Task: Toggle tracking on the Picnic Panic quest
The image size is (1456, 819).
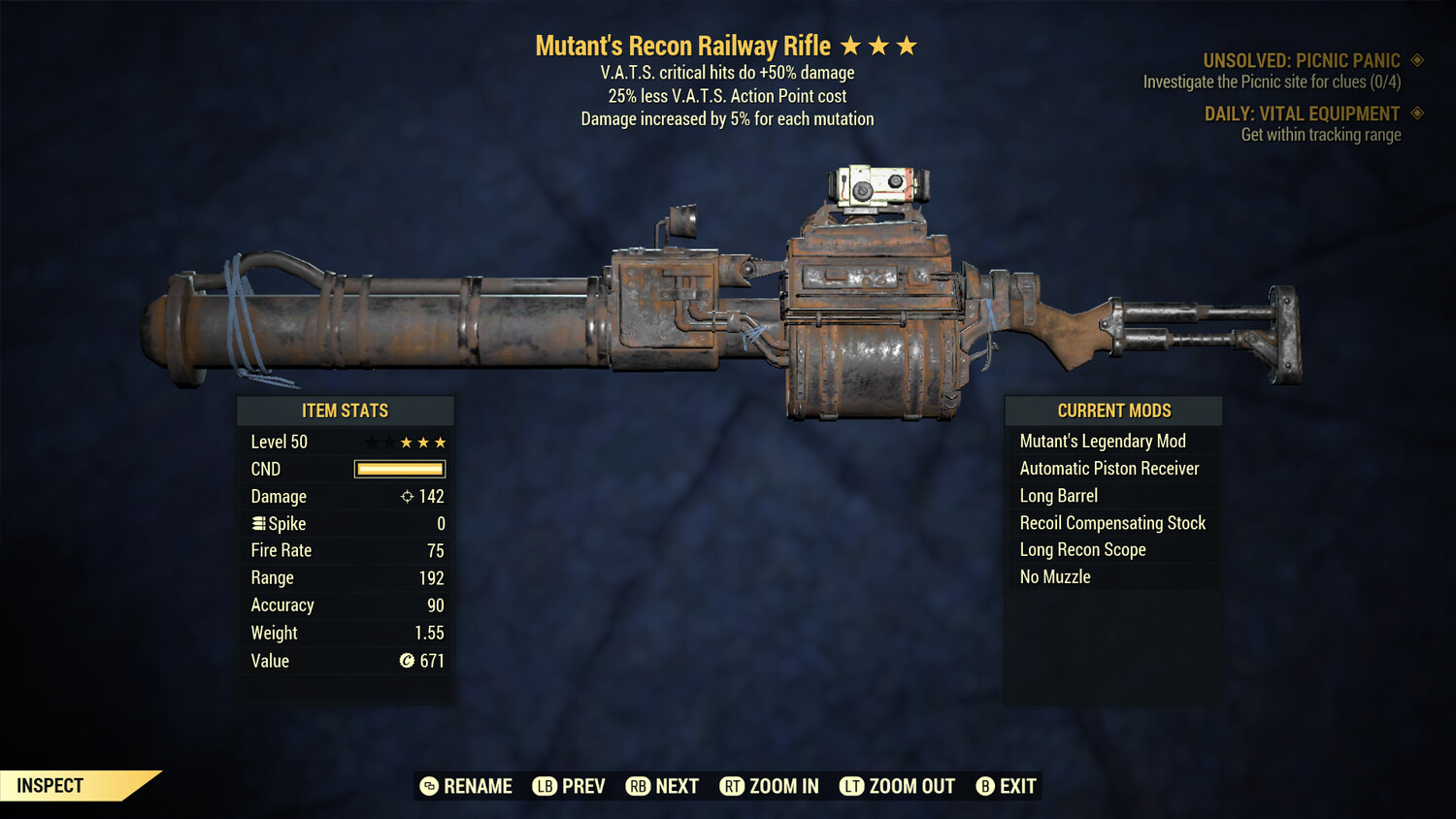Action: pyautogui.click(x=1301, y=59)
